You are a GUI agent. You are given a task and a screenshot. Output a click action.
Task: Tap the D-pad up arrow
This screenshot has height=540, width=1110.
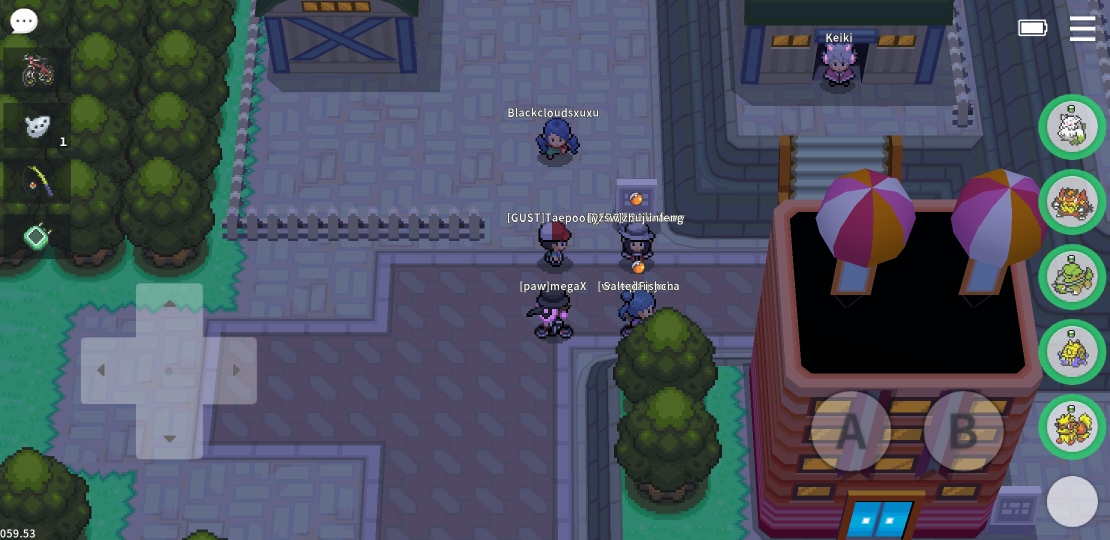tap(169, 304)
